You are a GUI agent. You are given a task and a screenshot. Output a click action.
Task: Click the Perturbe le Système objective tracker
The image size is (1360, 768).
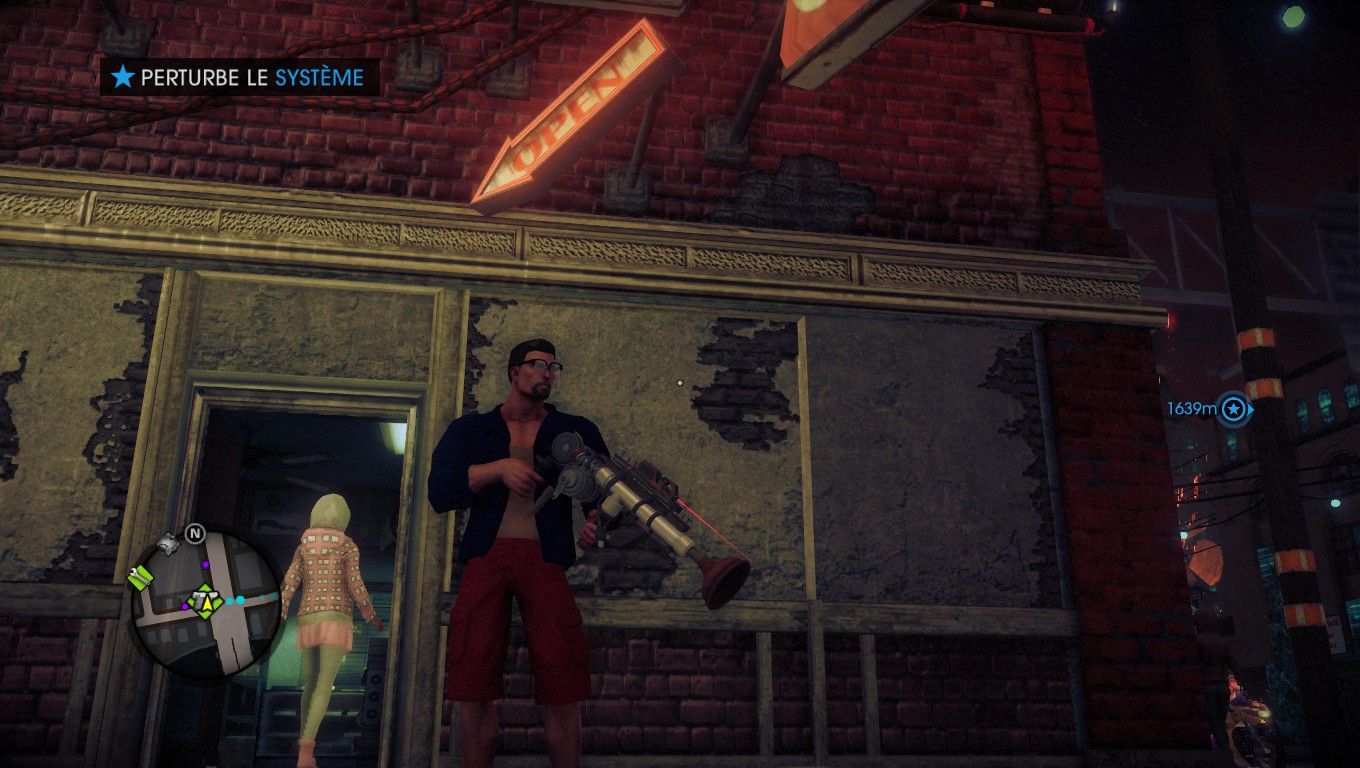click(239, 77)
